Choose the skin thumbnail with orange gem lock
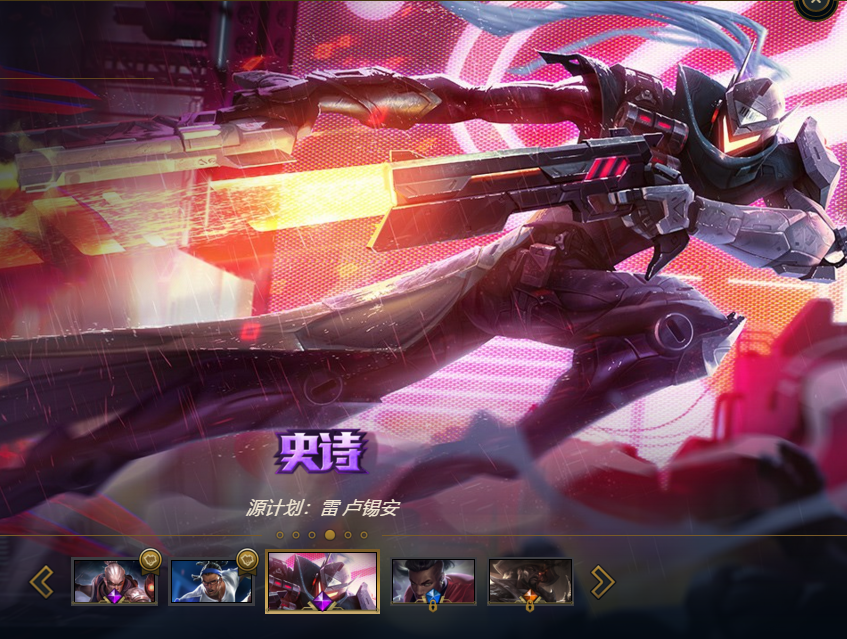The height and width of the screenshot is (639, 847). pyautogui.click(x=530, y=581)
